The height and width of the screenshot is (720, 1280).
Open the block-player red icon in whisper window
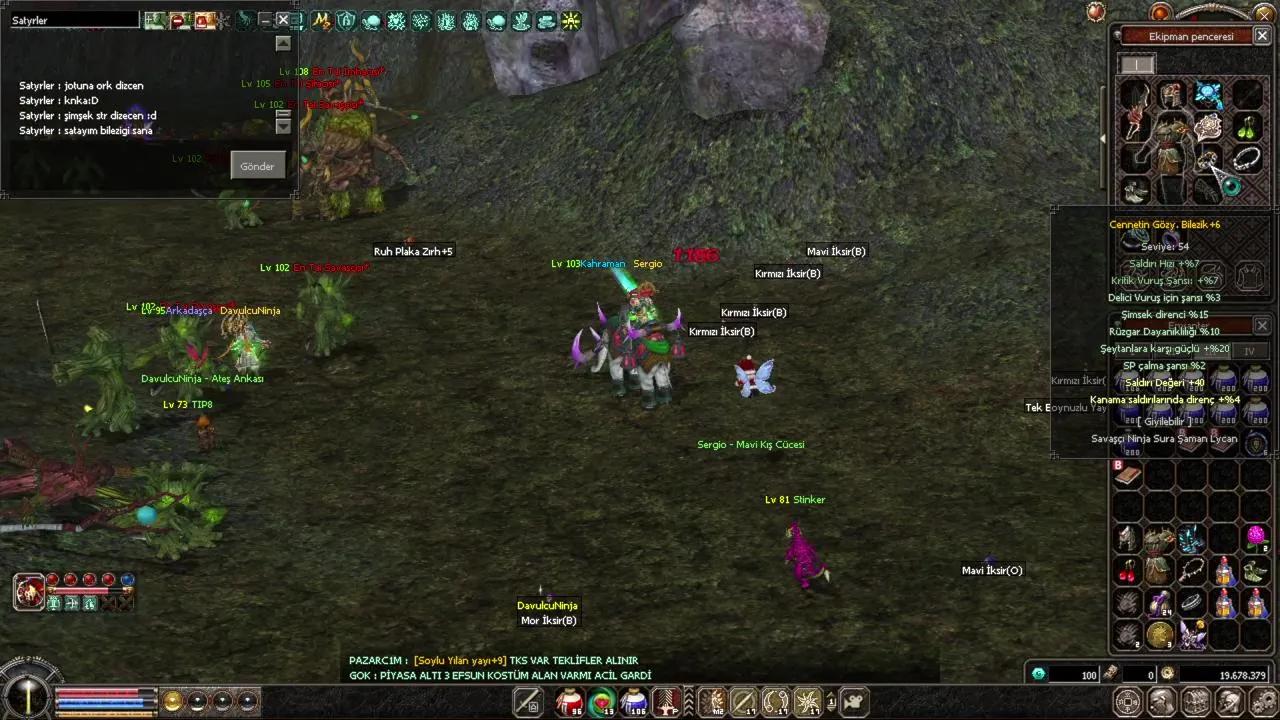[x=180, y=20]
